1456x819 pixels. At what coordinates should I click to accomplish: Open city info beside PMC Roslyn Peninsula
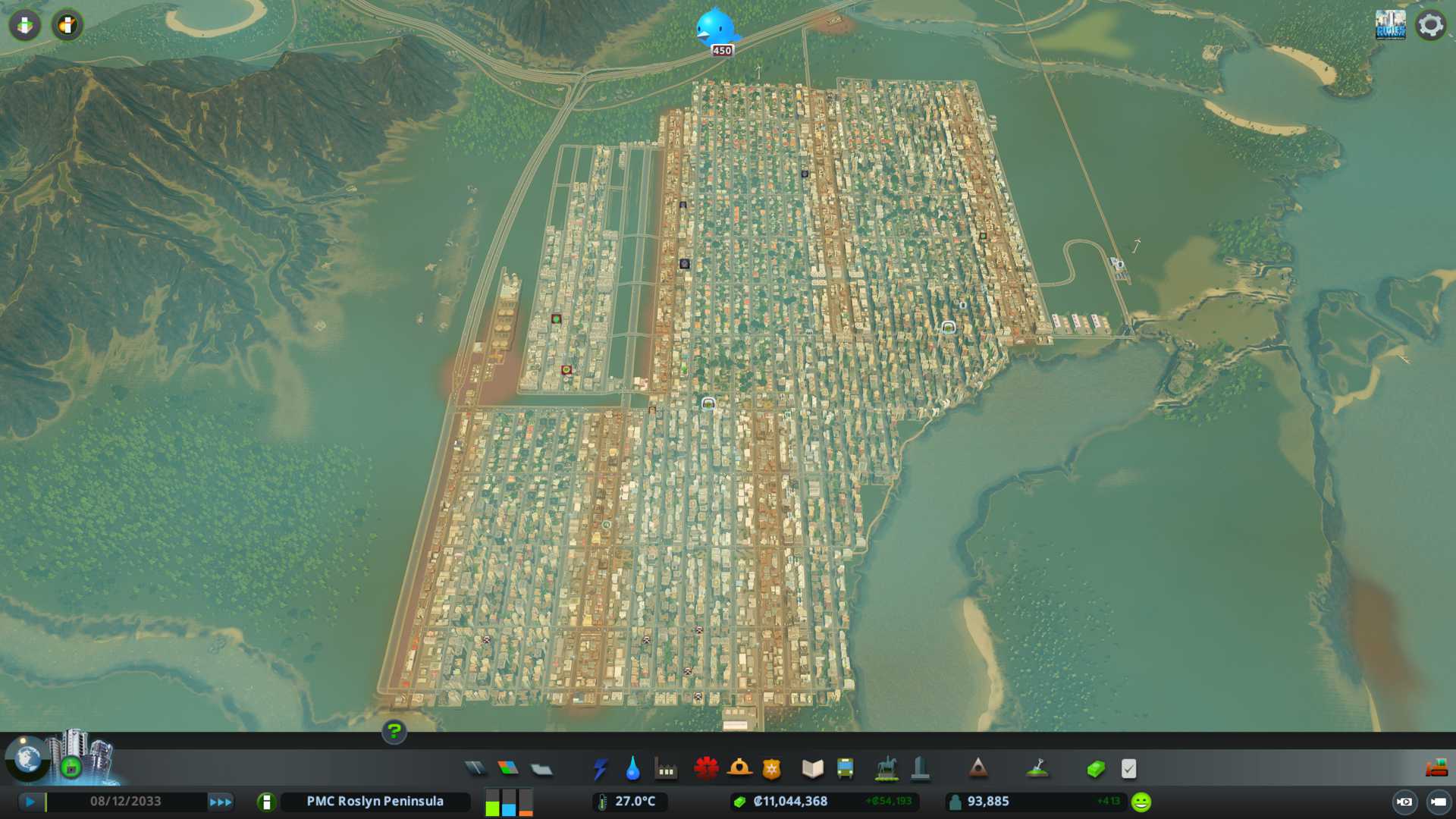pyautogui.click(x=266, y=802)
